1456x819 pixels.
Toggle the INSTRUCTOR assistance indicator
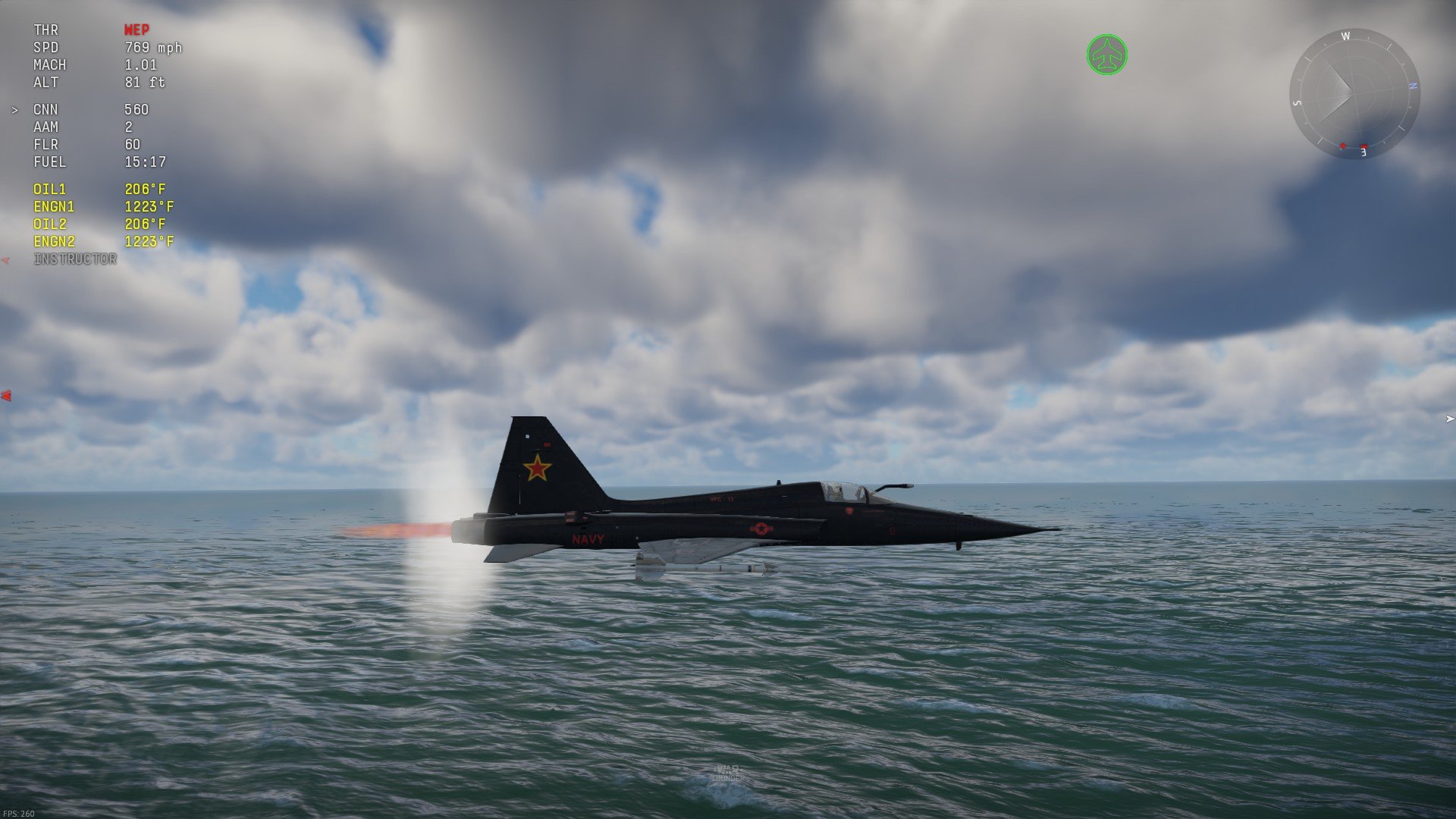tap(75, 259)
